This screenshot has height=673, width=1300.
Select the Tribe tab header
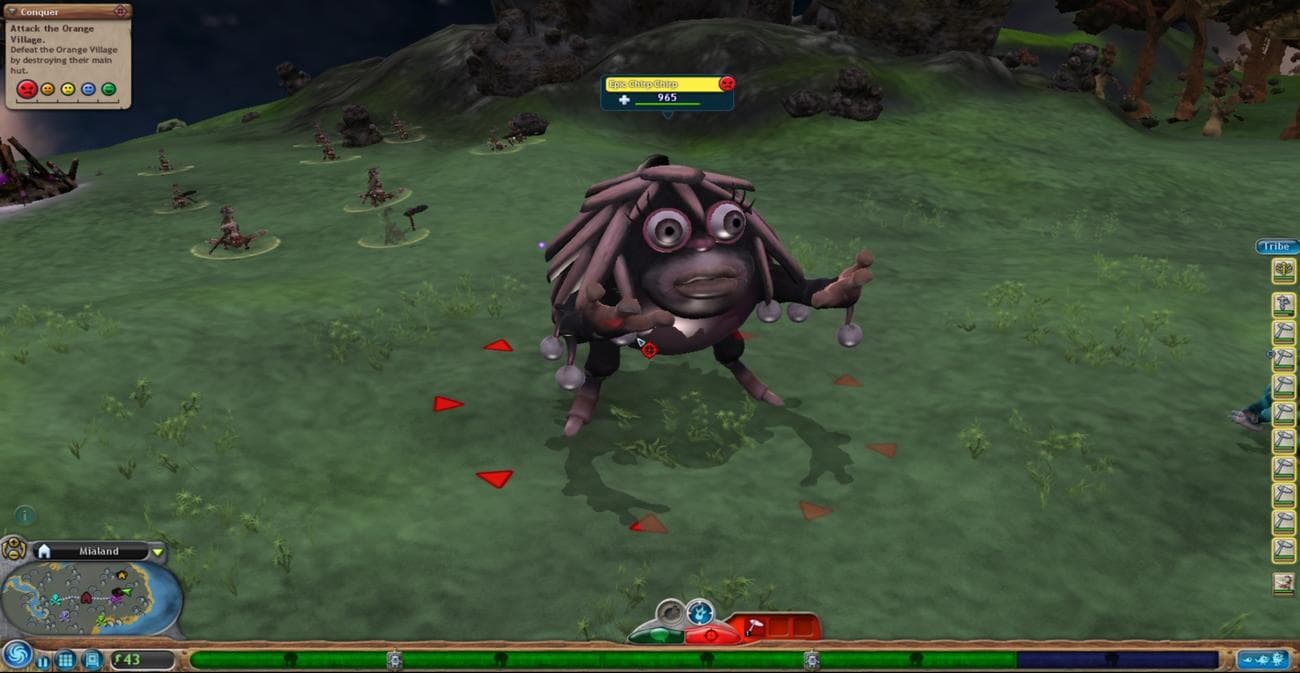pyautogui.click(x=1277, y=247)
